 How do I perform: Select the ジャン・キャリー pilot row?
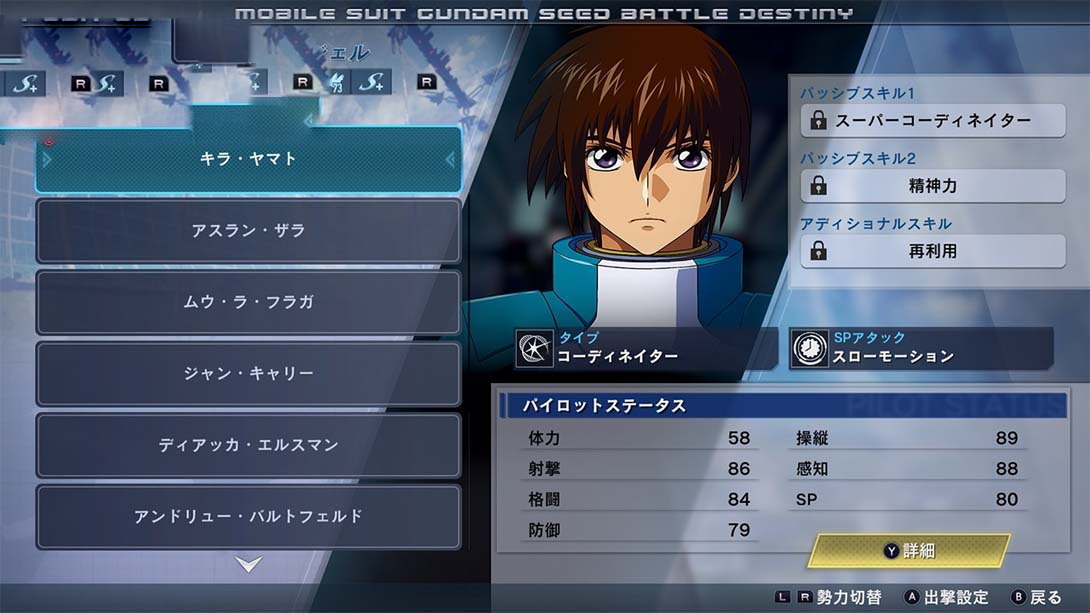pyautogui.click(x=248, y=374)
